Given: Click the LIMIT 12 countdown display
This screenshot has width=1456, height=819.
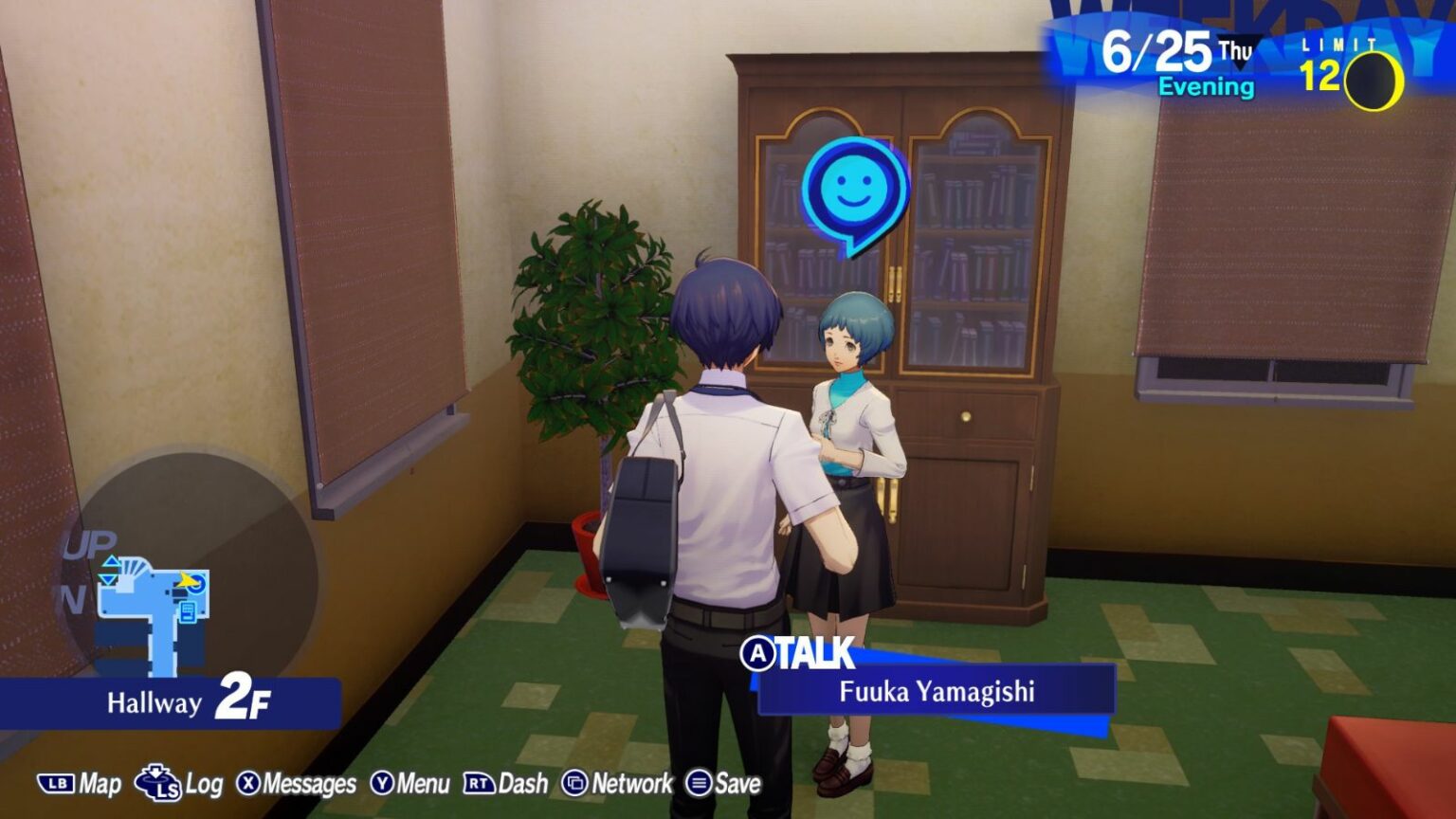Looking at the screenshot, I should 1337,62.
